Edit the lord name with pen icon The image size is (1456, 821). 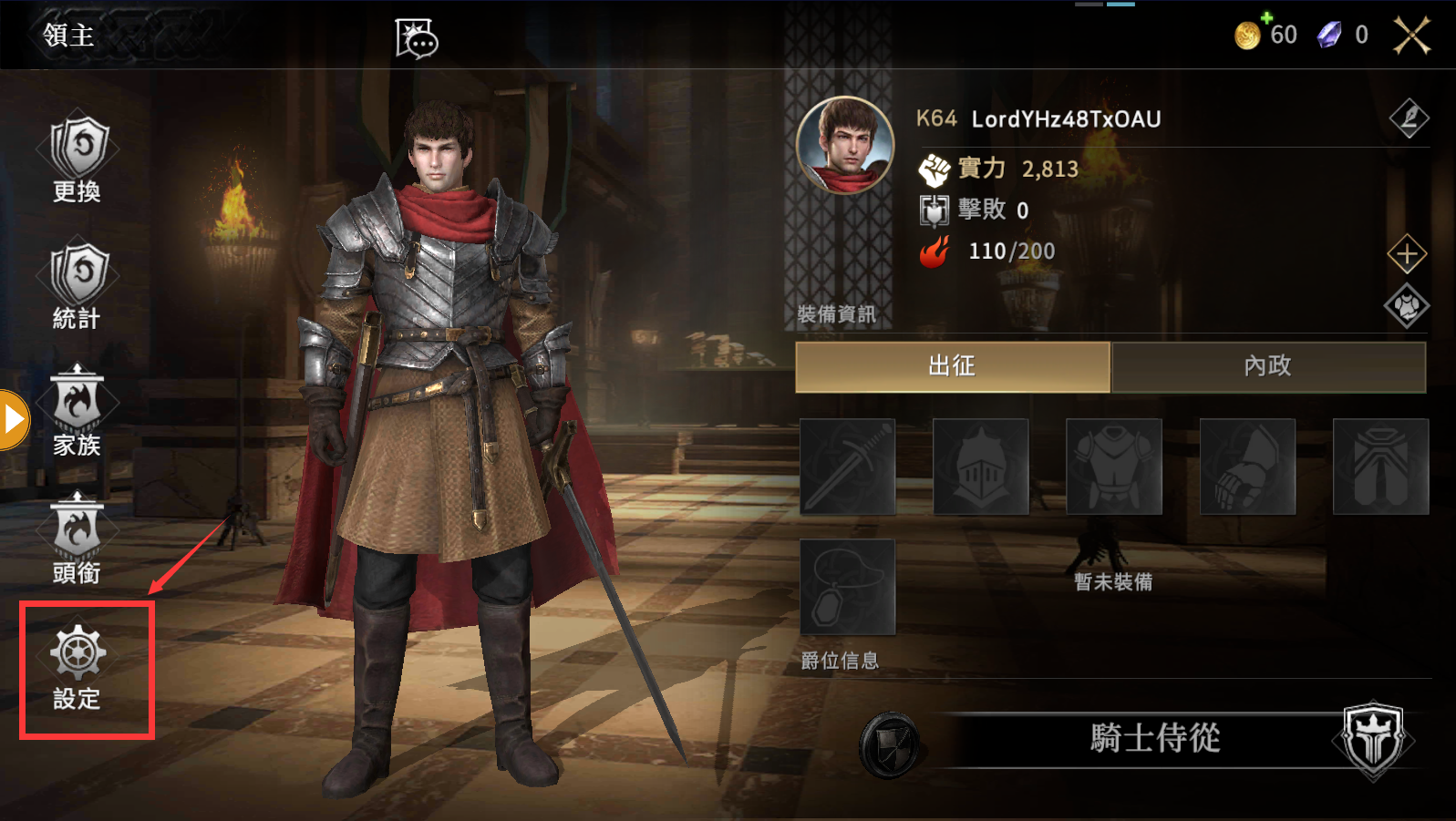1409,118
